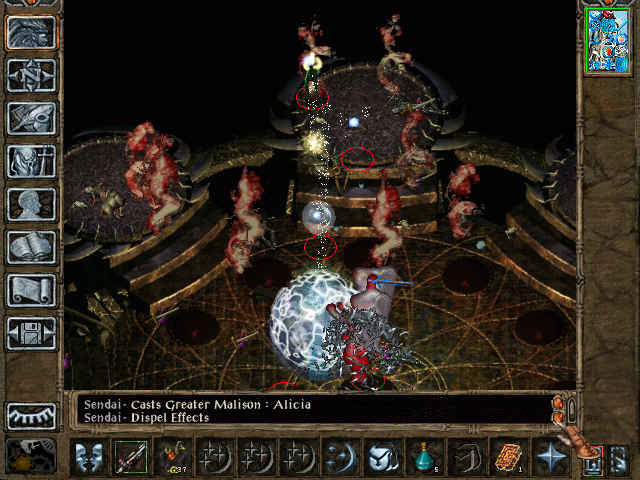
Task: Show the character record sheet
Action: point(31,204)
